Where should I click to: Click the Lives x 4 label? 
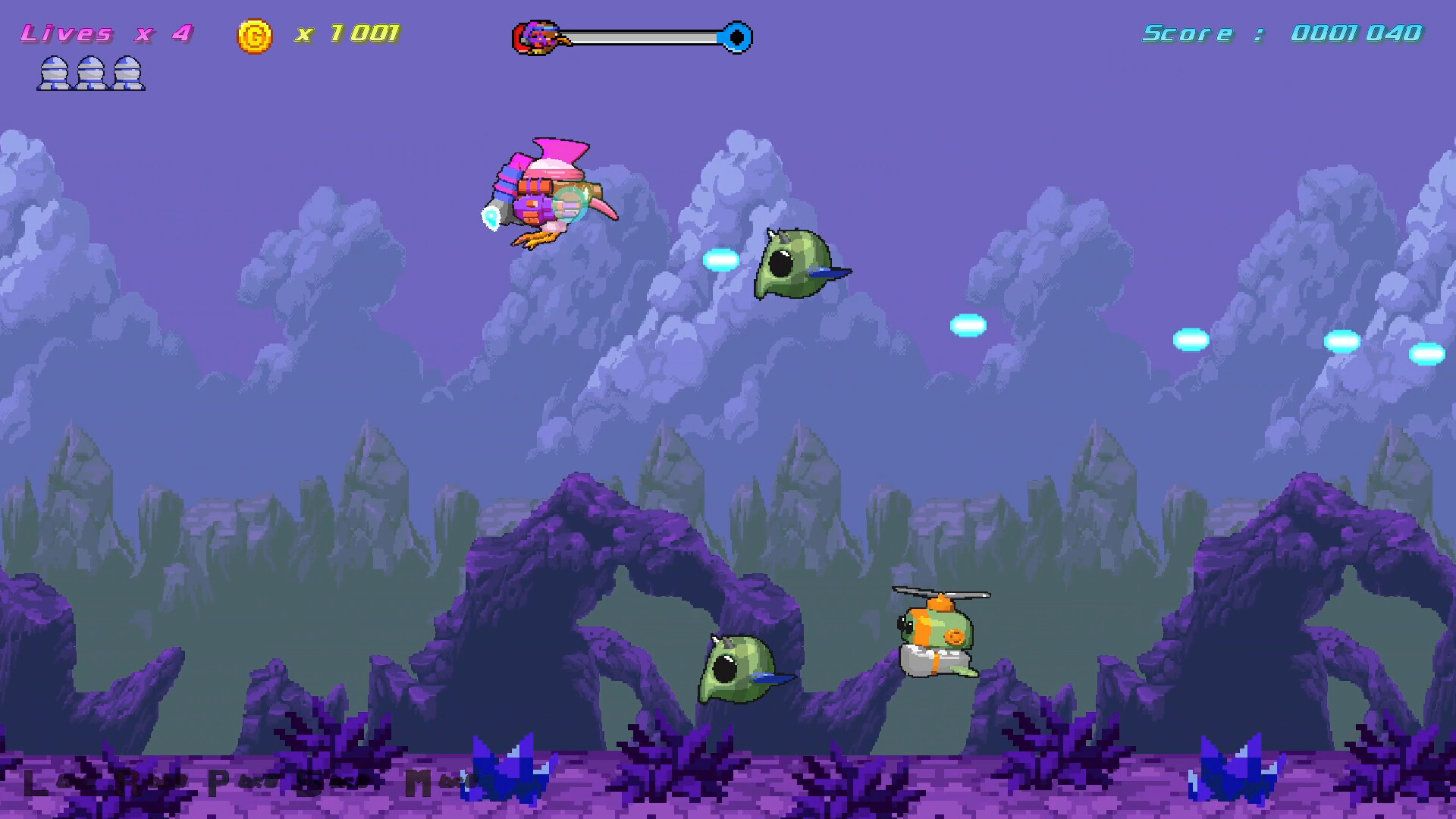click(106, 33)
